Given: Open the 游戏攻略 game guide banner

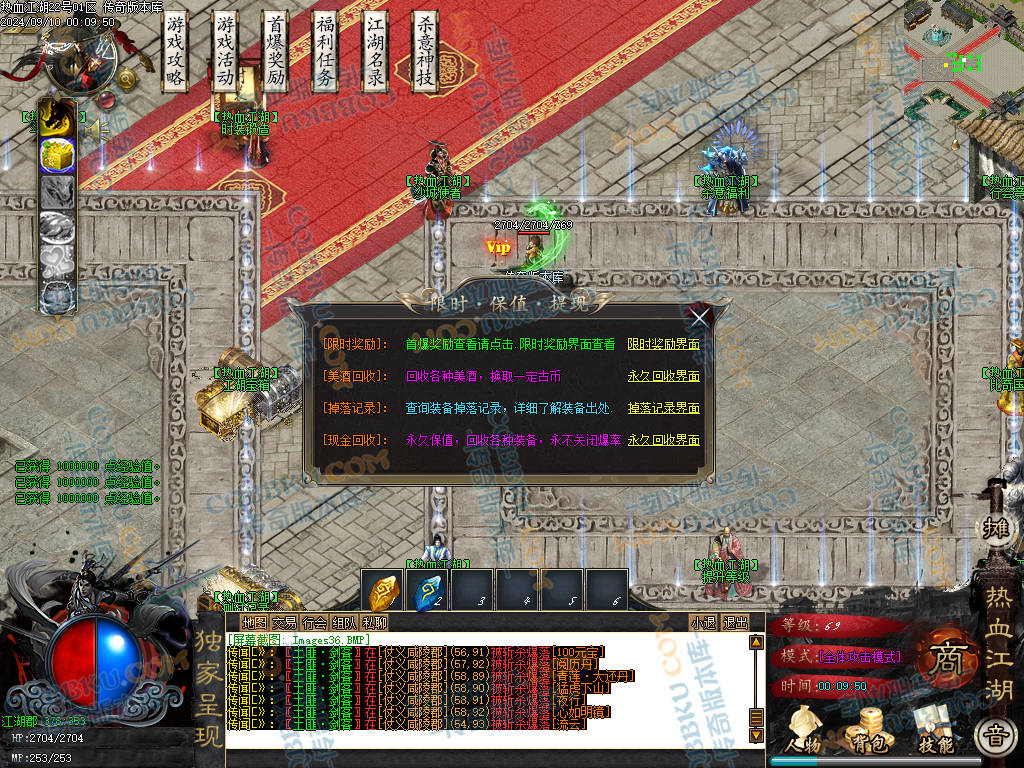Looking at the screenshot, I should (176, 52).
